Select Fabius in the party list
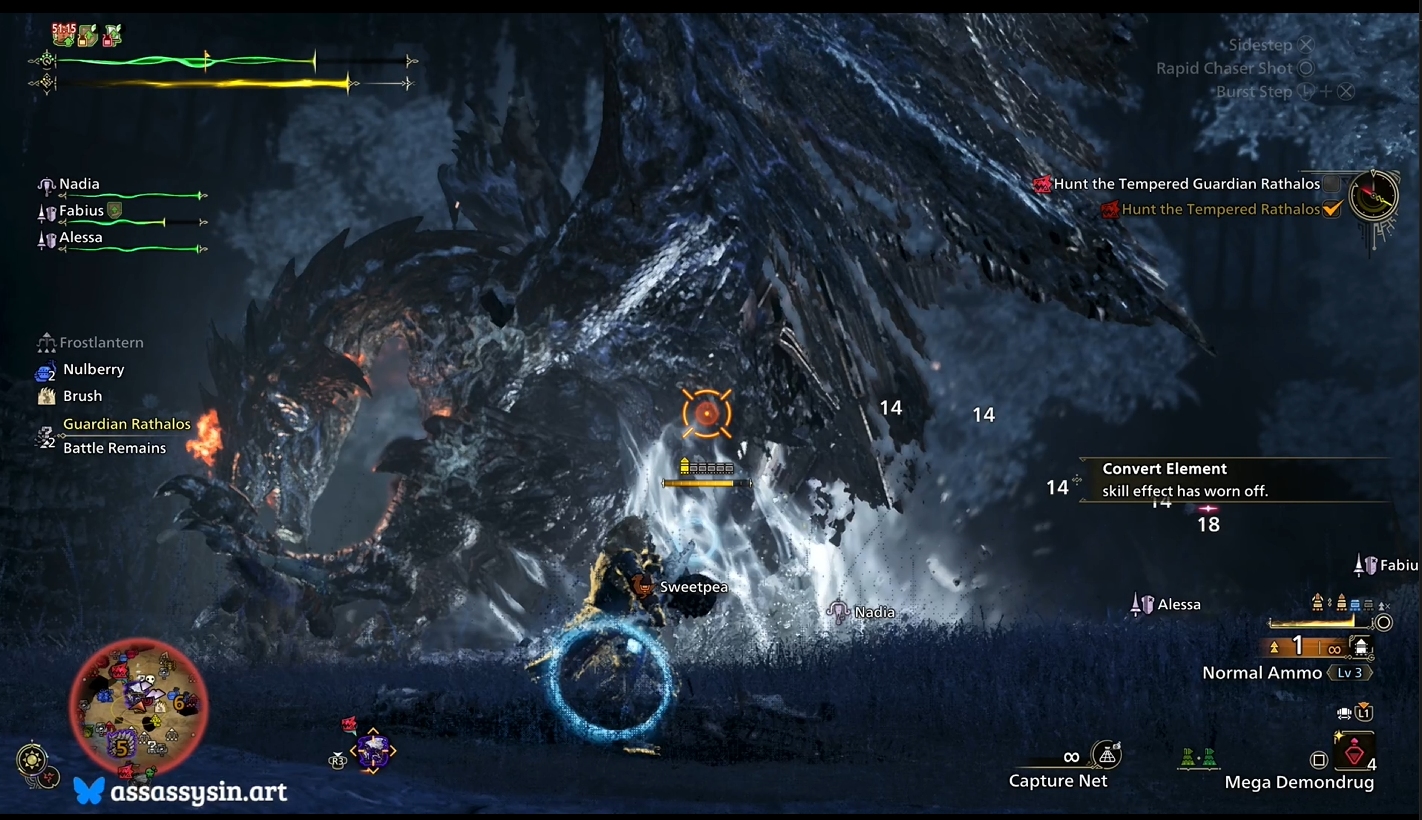This screenshot has height=820, width=1422. [81, 211]
